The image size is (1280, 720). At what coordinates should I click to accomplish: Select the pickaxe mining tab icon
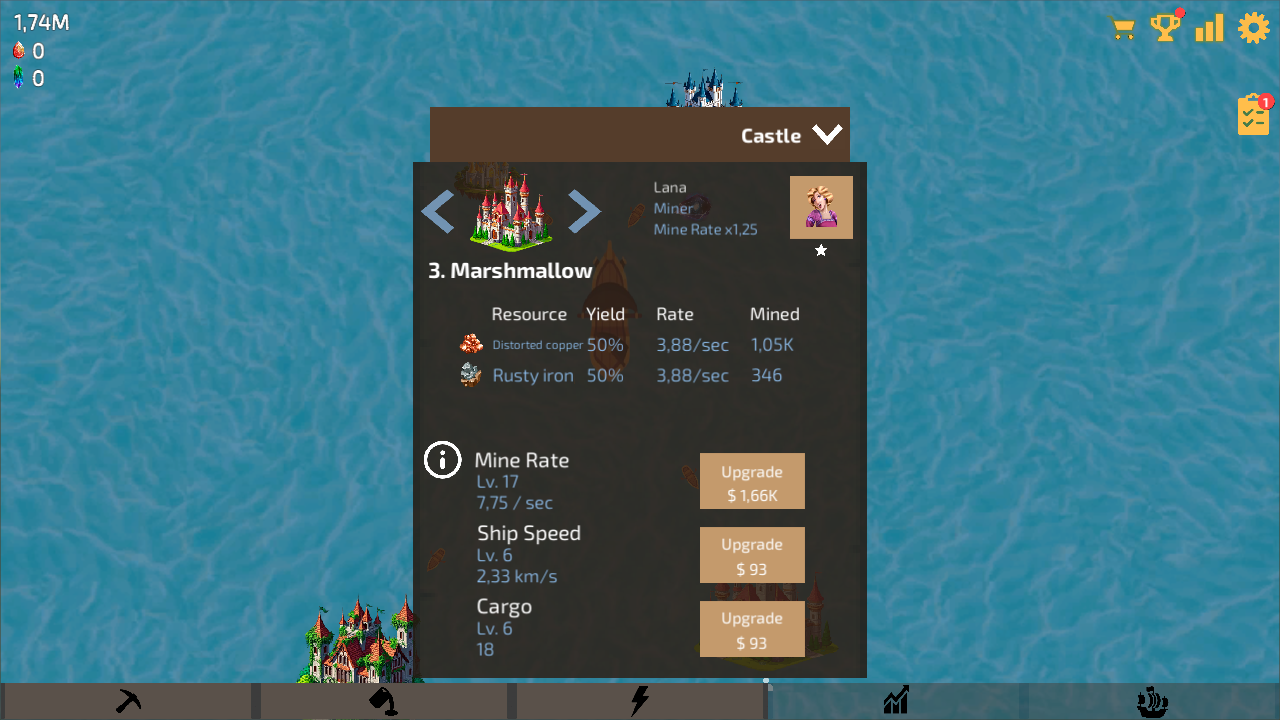pos(128,700)
